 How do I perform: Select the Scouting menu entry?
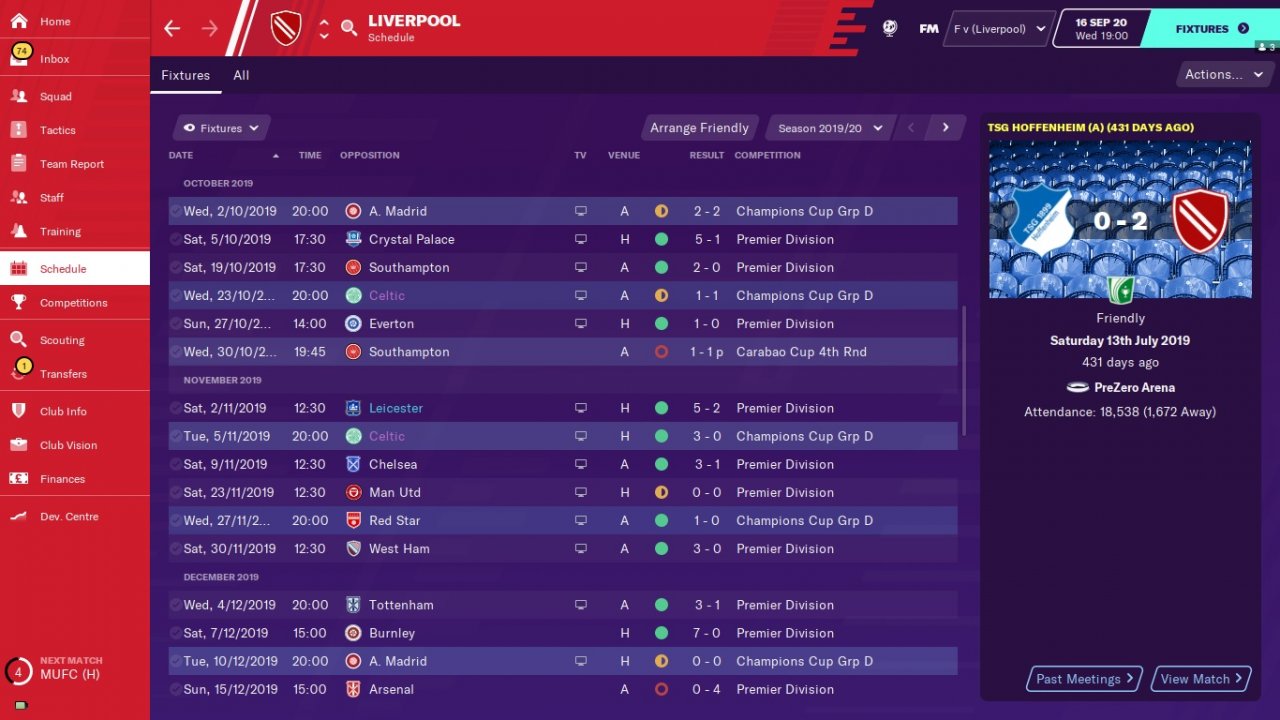point(62,340)
